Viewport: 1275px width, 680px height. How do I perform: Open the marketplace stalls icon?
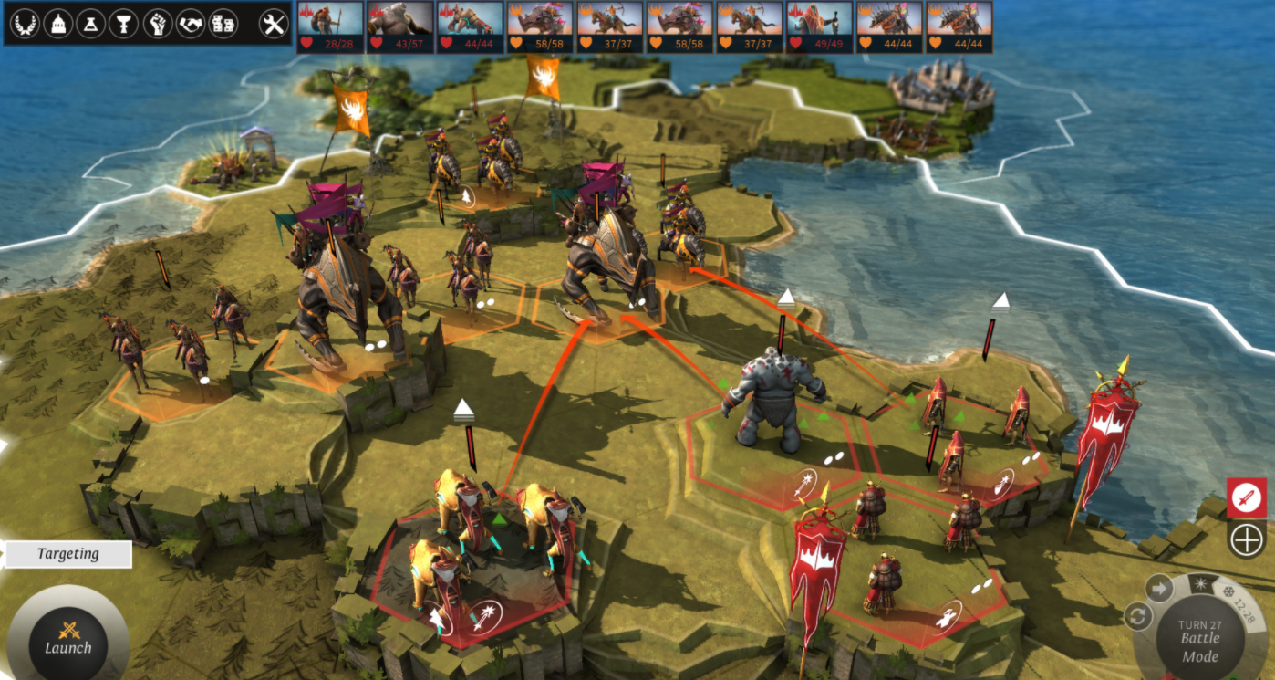(223, 24)
